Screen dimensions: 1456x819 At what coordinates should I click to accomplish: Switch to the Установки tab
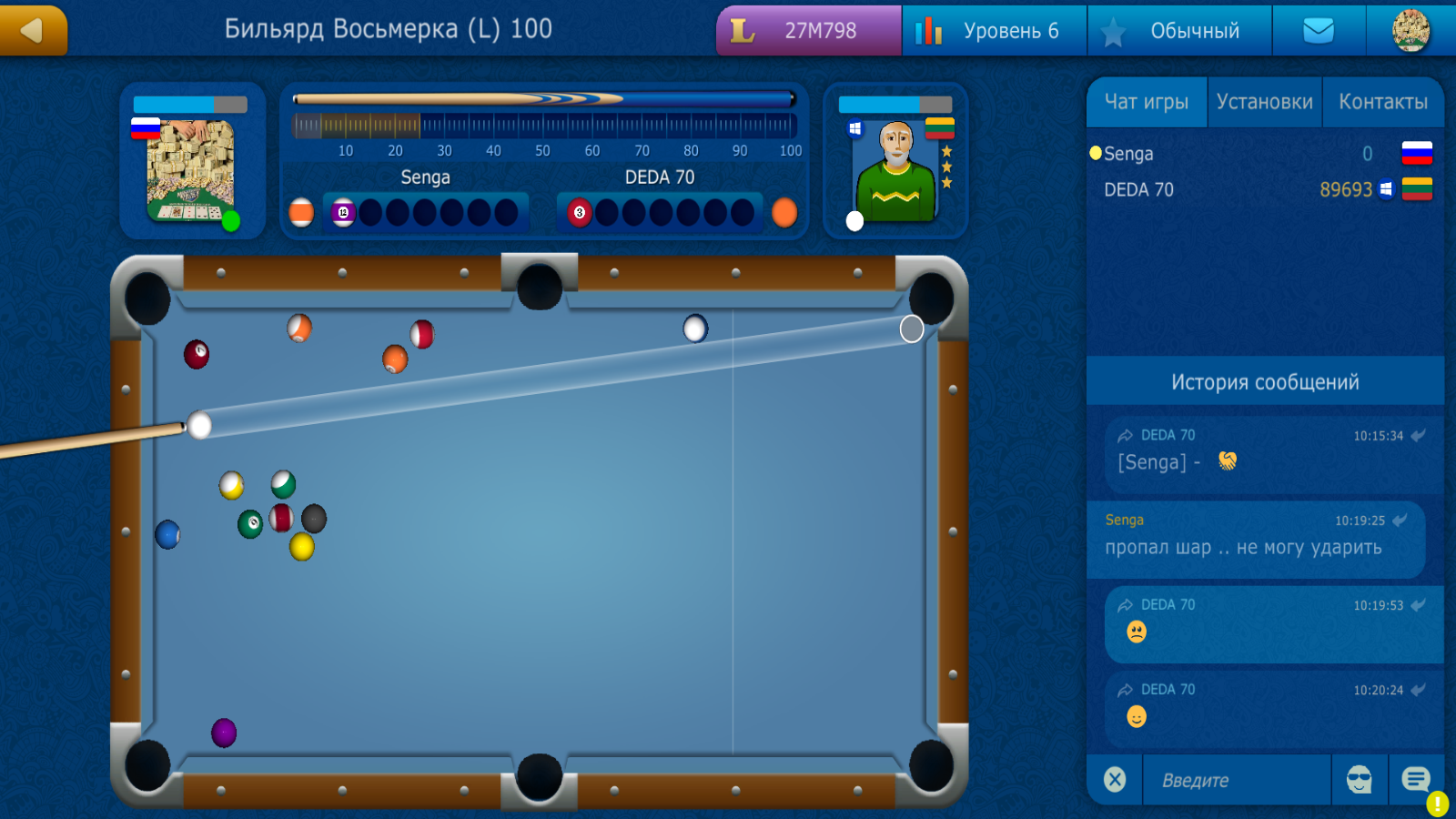tap(1264, 102)
